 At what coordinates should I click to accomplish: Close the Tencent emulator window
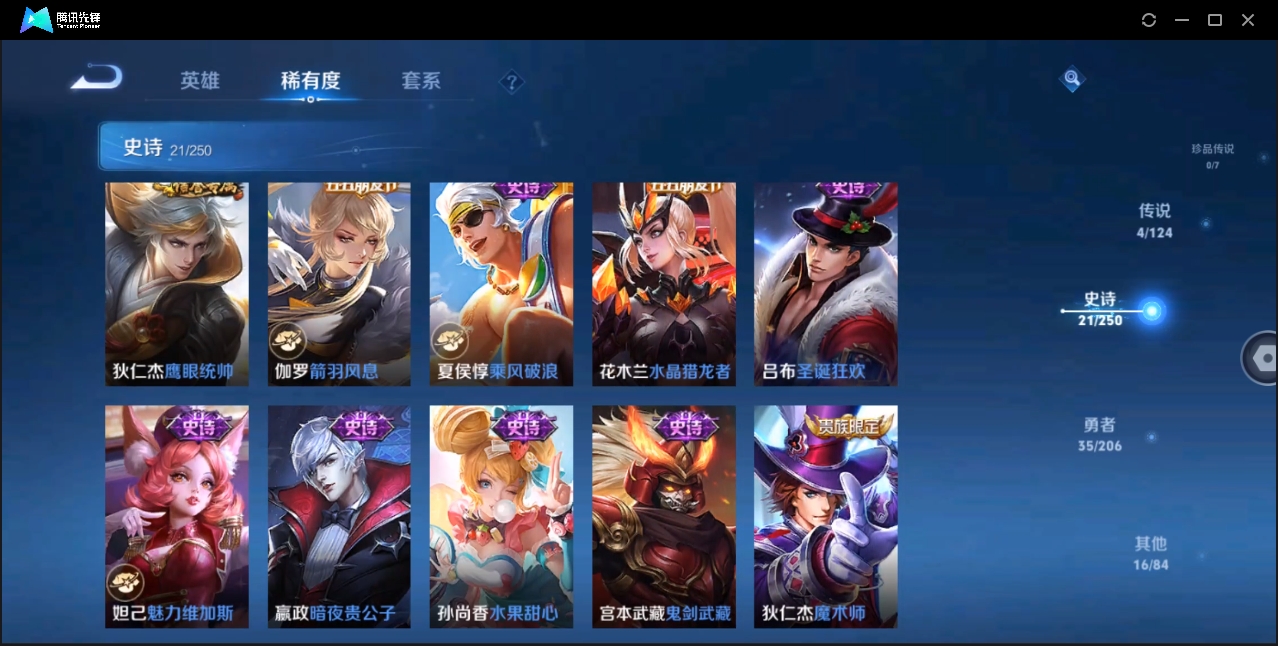coord(1248,20)
